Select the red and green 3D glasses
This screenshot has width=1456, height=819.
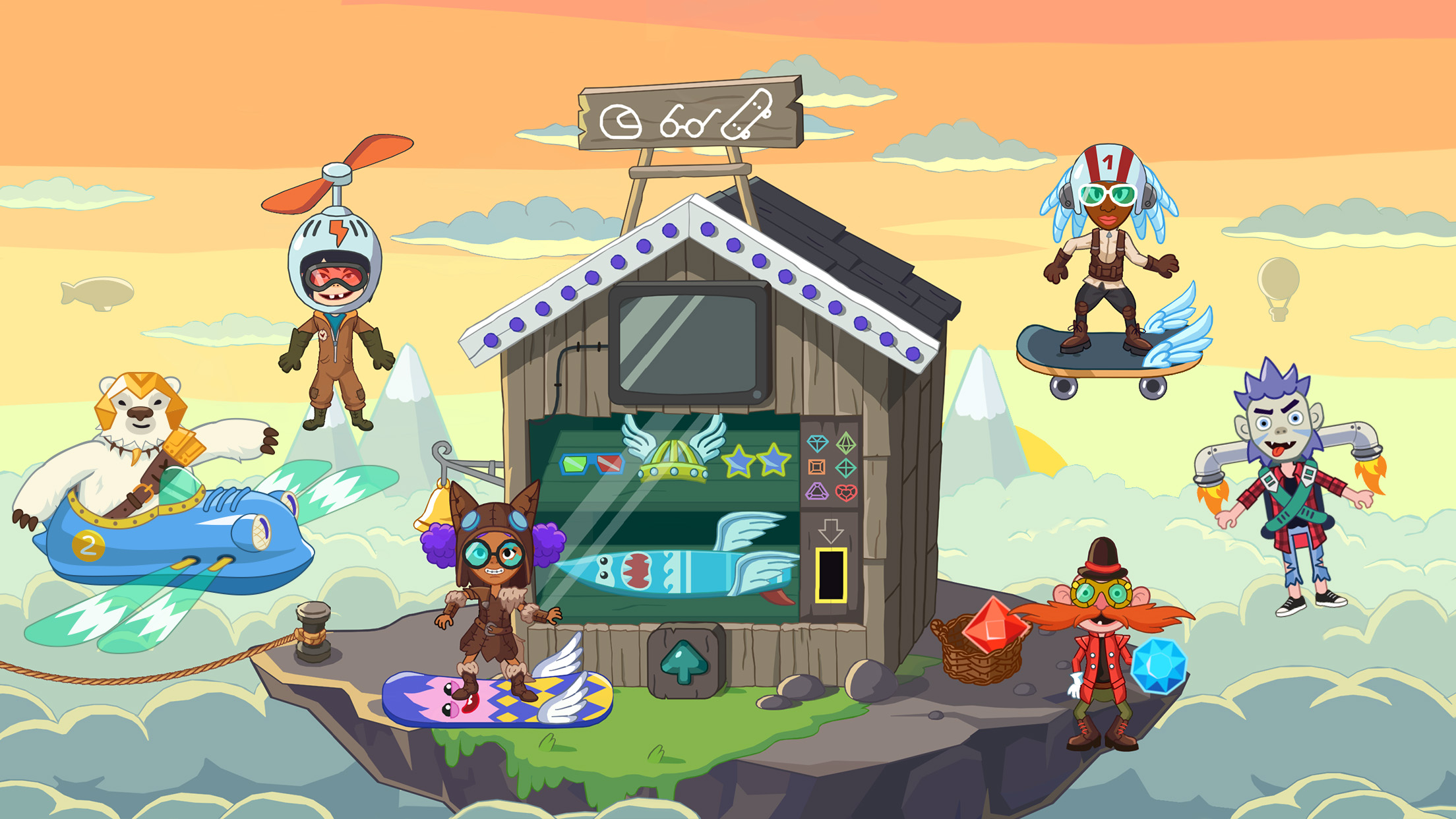pyautogui.click(x=591, y=464)
